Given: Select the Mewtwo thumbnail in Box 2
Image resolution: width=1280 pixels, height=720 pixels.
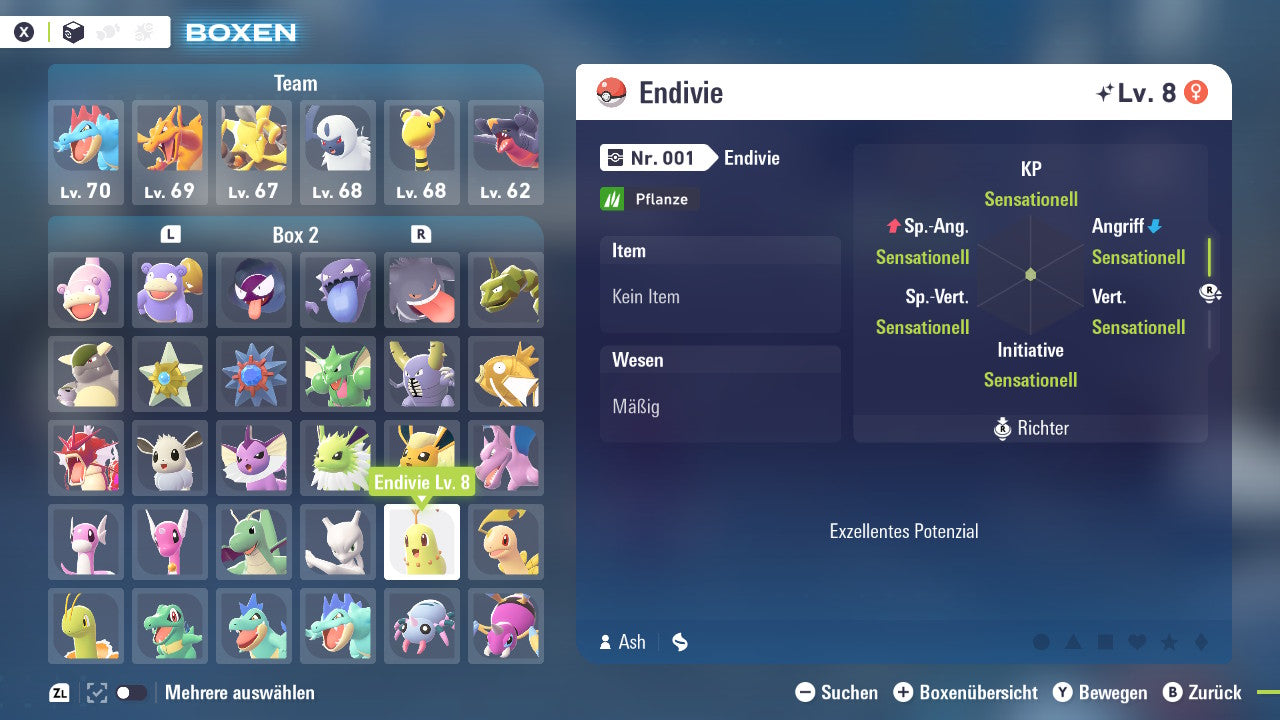Looking at the screenshot, I should (338, 542).
